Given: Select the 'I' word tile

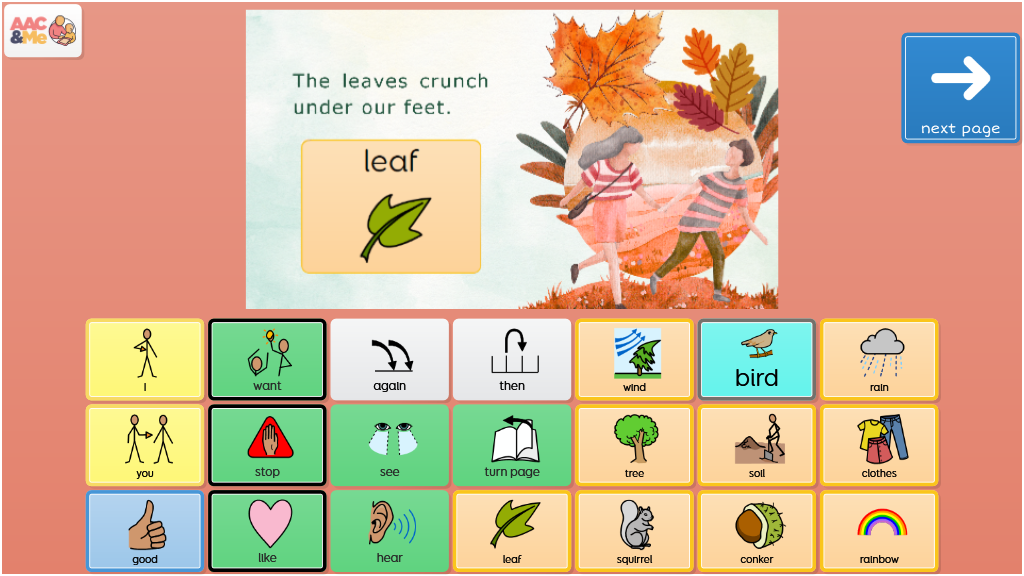Looking at the screenshot, I should pos(145,360).
